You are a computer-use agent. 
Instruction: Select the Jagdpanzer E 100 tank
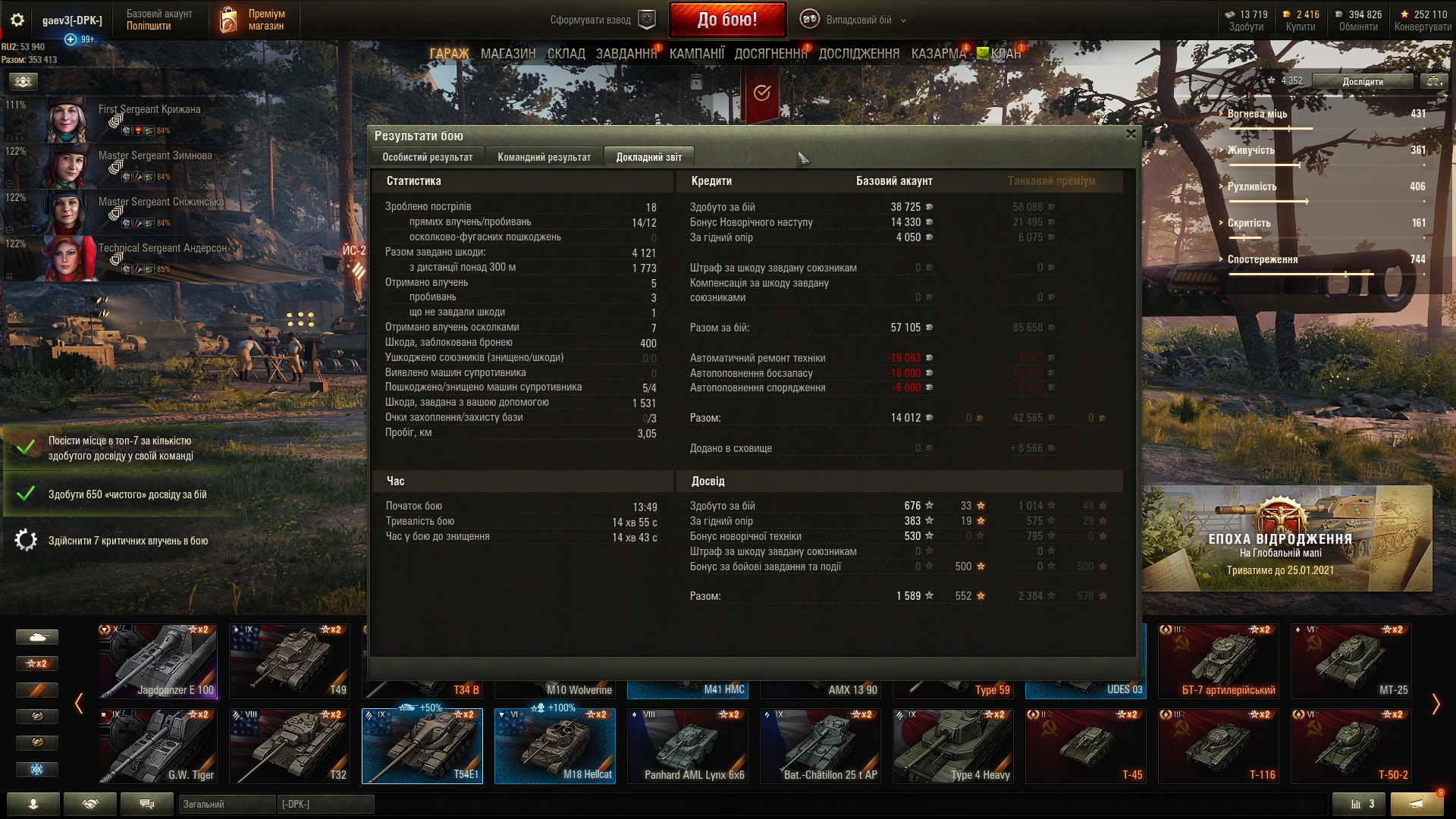[158, 661]
